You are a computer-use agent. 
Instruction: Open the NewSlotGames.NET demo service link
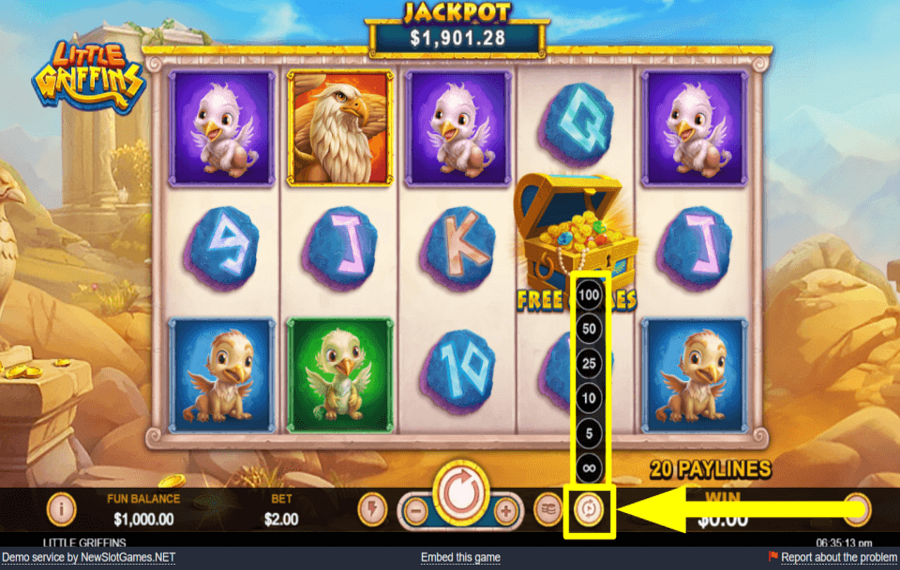[x=88, y=557]
